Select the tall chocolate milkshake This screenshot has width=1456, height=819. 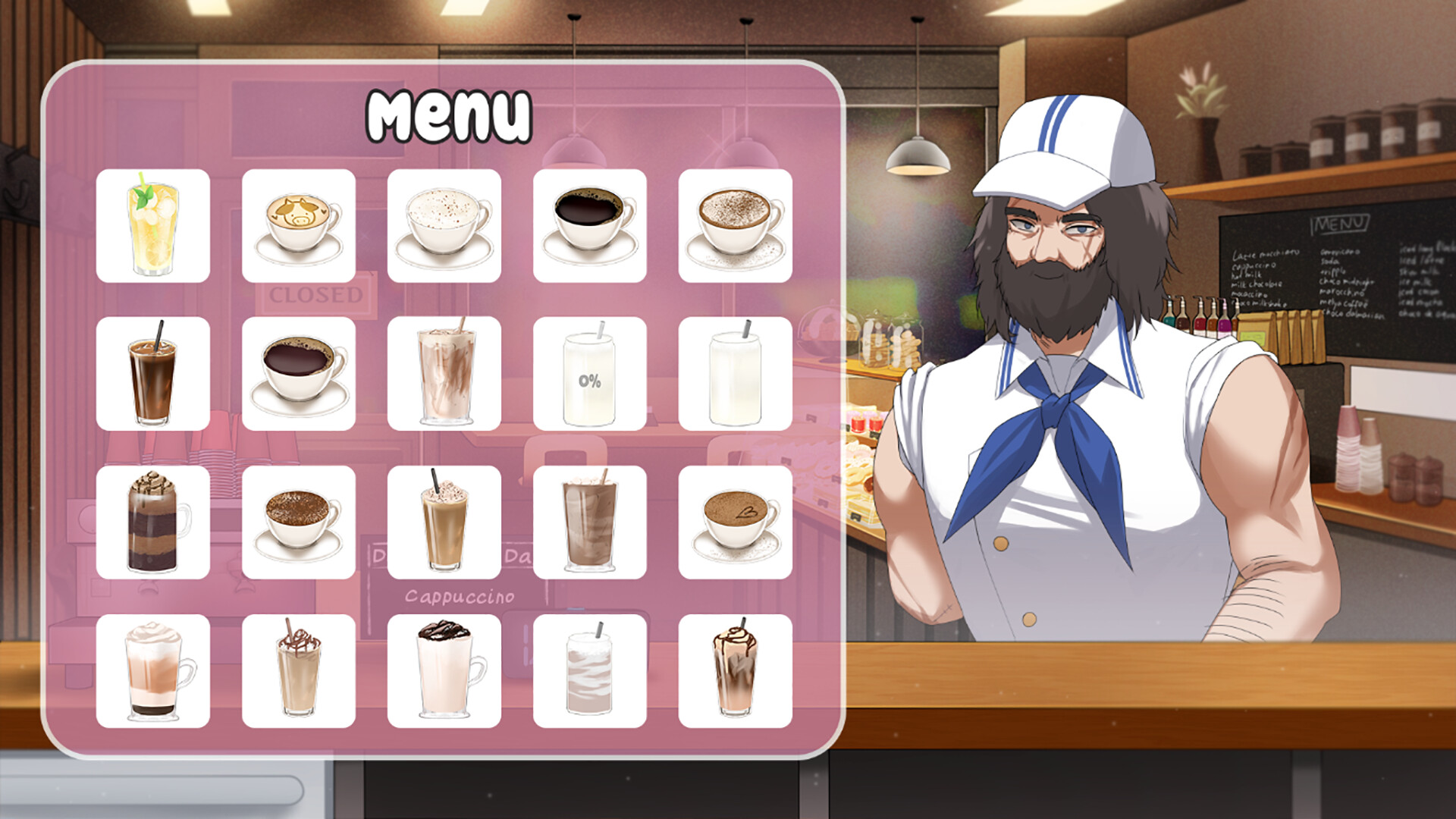point(590,519)
